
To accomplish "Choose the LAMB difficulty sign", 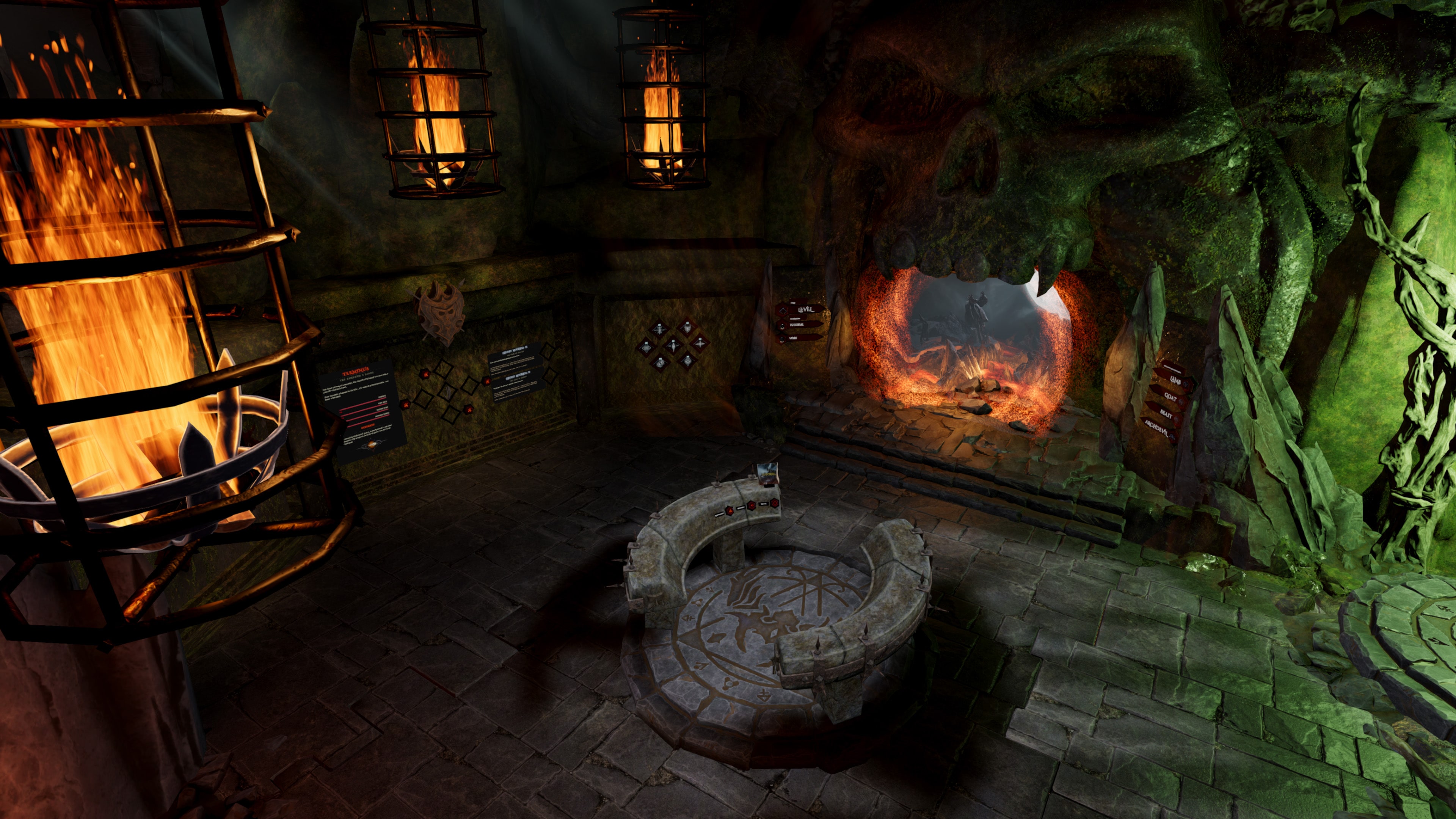I will coord(1176,380).
